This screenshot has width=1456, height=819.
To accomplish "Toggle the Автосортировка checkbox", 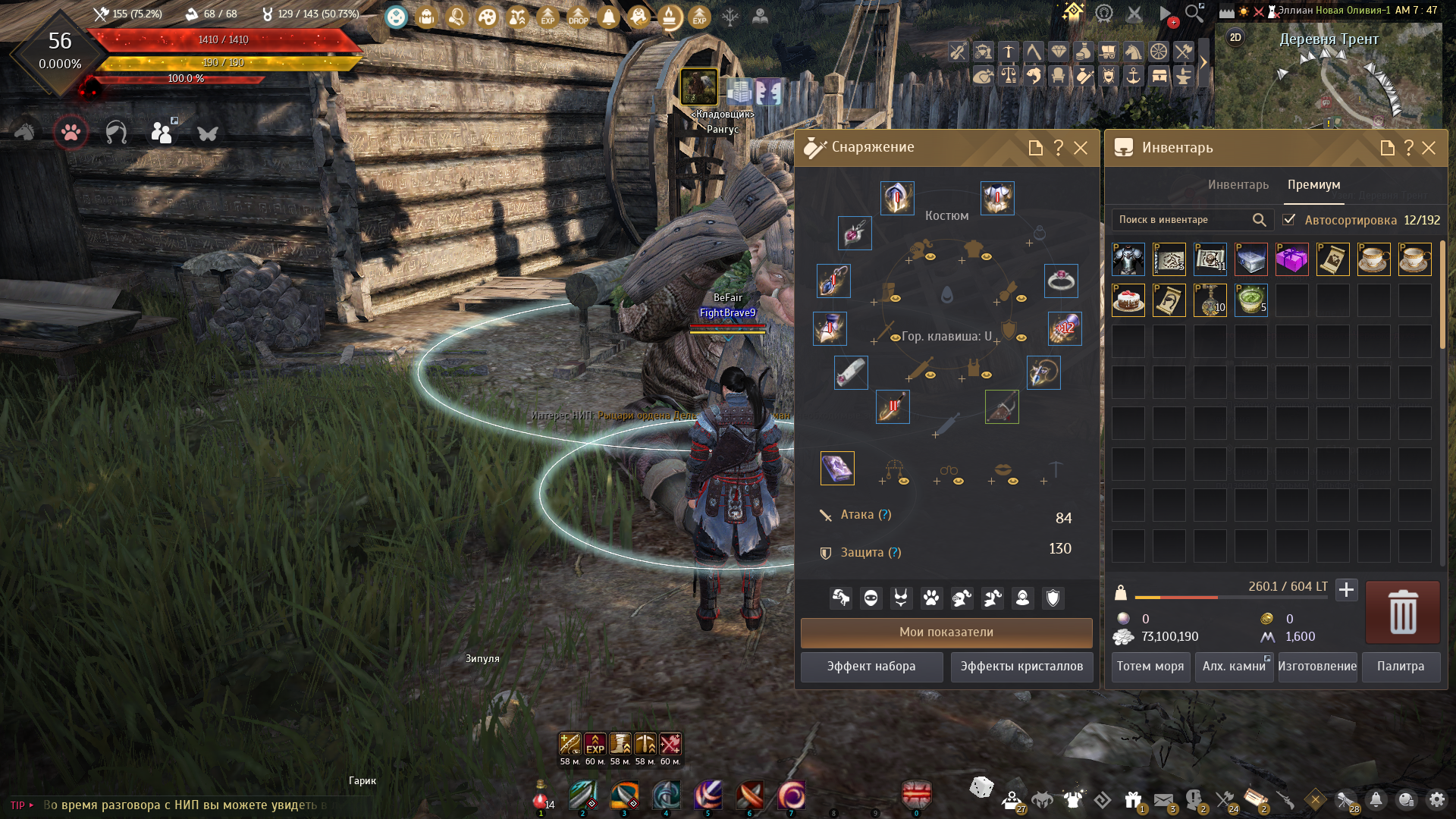I will click(1289, 220).
